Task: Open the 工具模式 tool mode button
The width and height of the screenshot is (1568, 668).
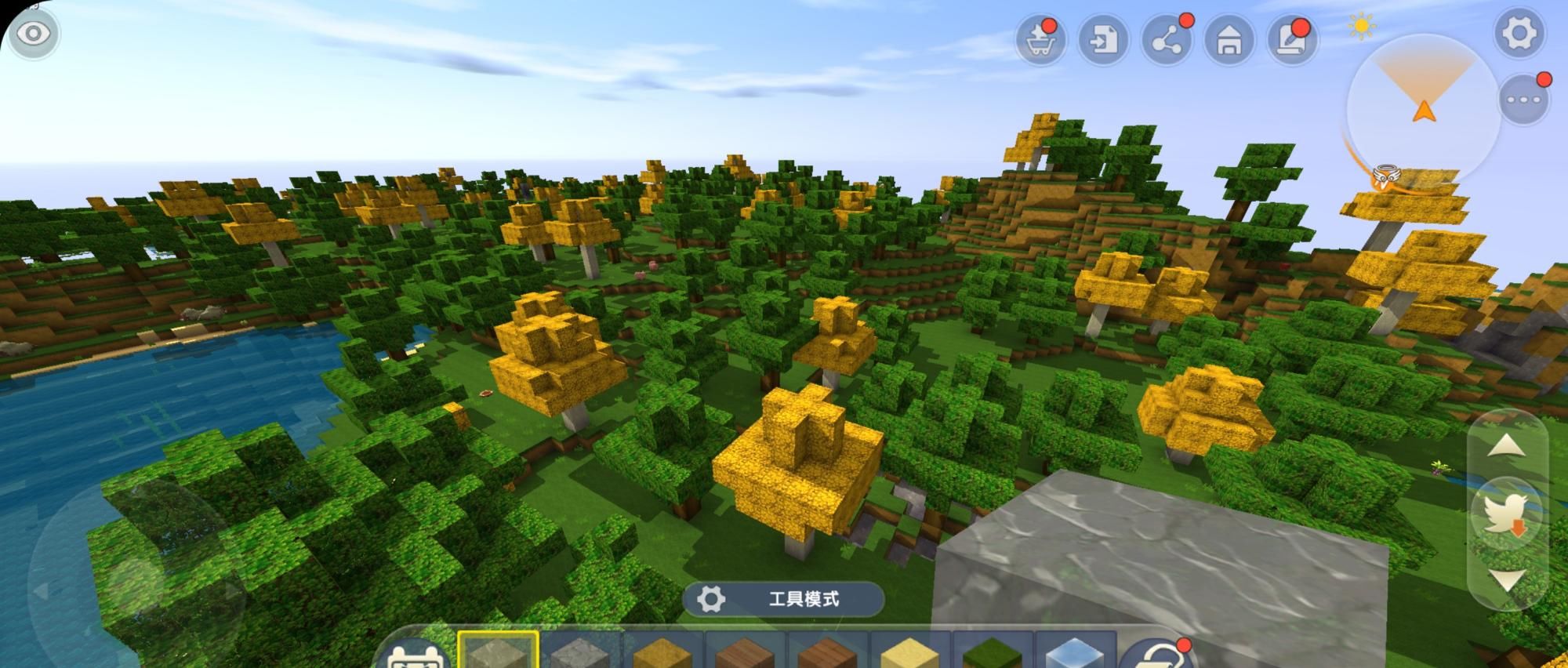Action: click(x=784, y=600)
